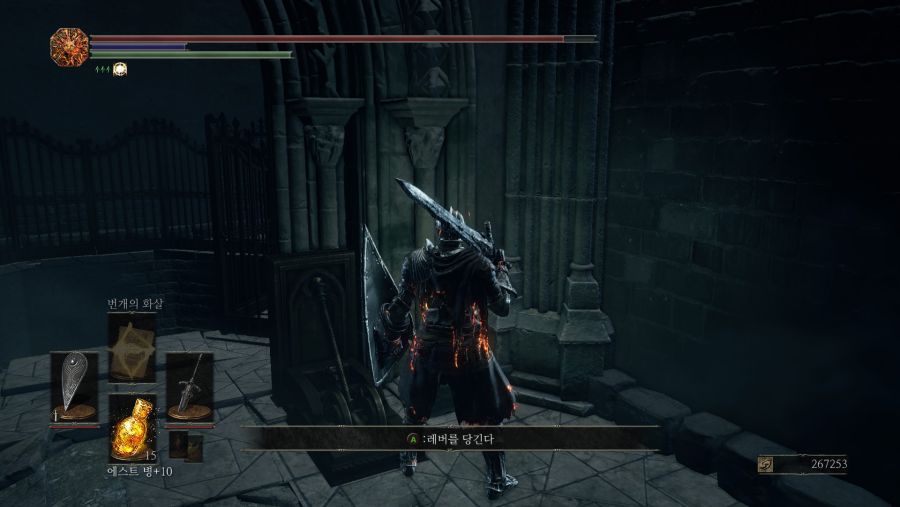Select the greatsword right-hand slot
900x507 pixels.
[189, 386]
